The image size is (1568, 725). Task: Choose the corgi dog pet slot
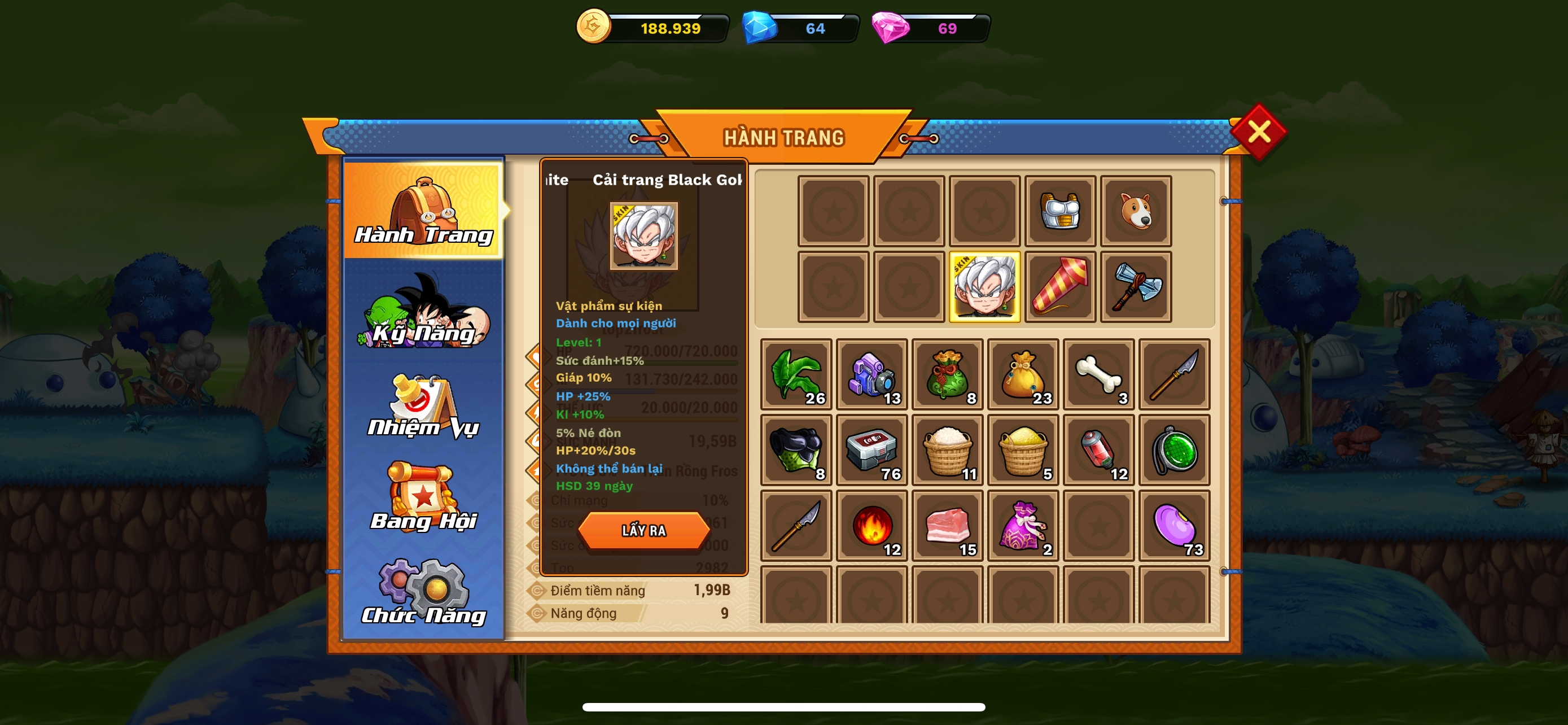[x=1135, y=211]
